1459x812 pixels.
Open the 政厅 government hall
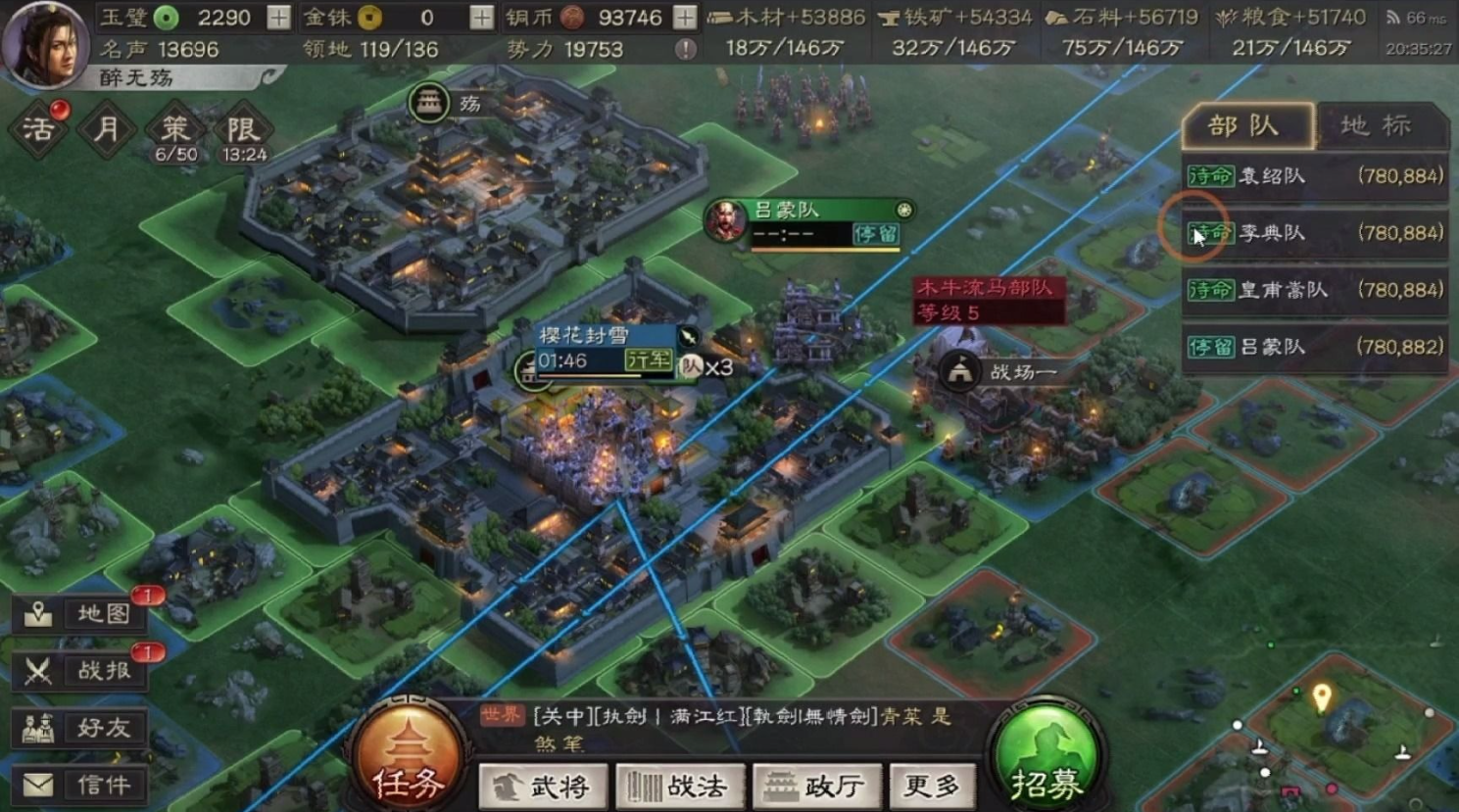coord(818,785)
